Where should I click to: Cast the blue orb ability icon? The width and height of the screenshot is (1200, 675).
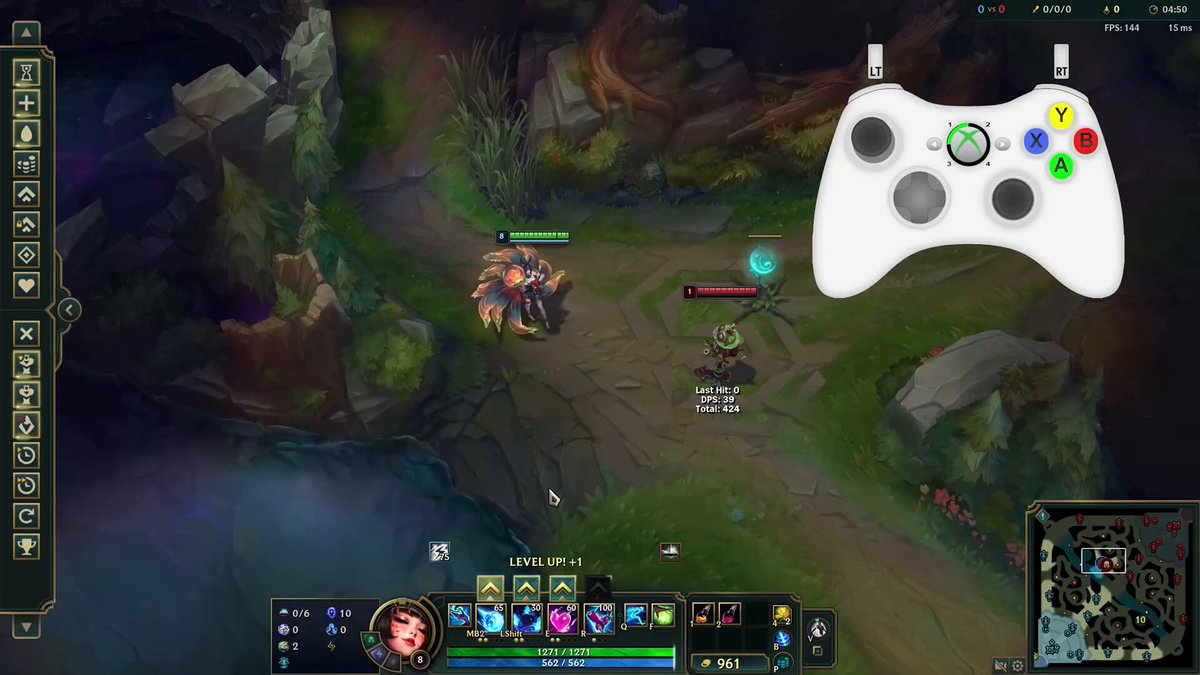(x=490, y=617)
